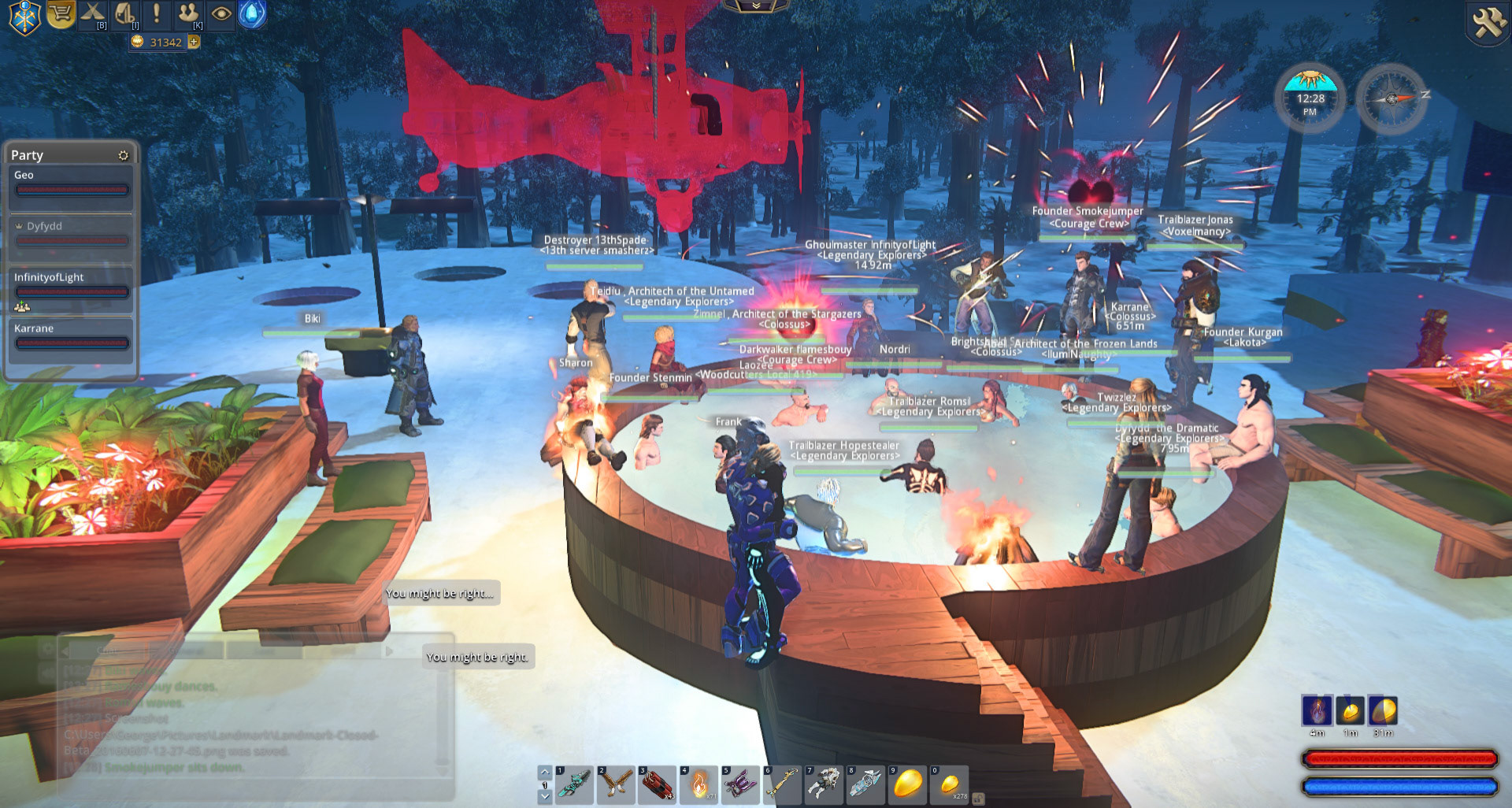Select the large golden egg in slot 9
Screen dimensions: 1512x808
click(x=907, y=784)
